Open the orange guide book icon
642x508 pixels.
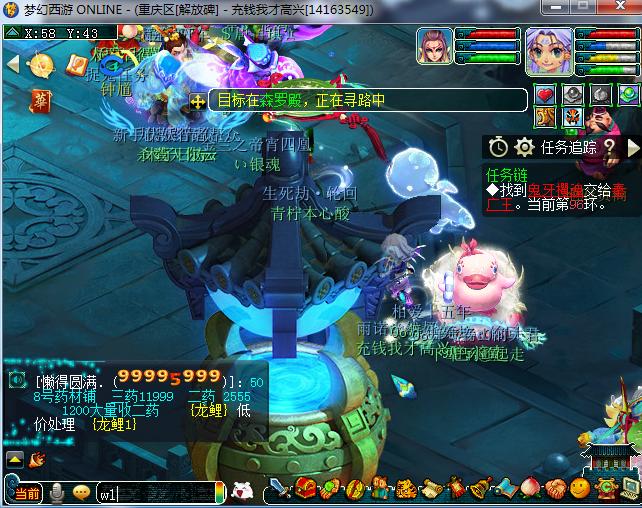(x=76, y=66)
